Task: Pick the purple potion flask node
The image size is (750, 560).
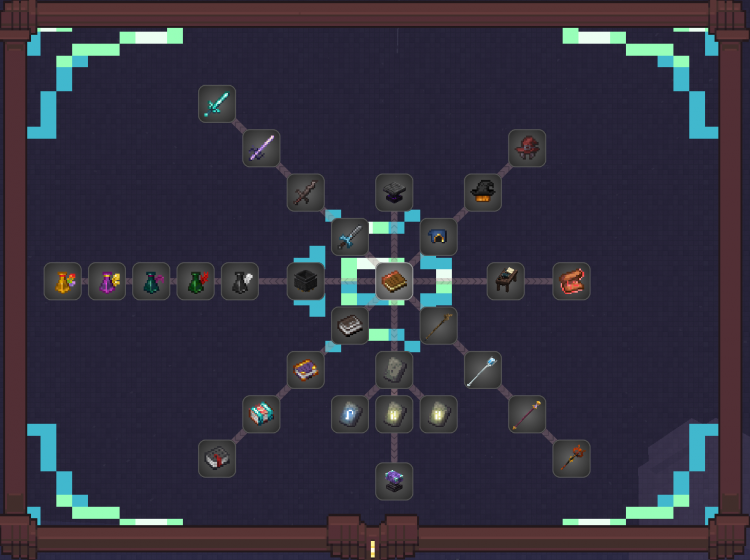Action: [x=107, y=281]
